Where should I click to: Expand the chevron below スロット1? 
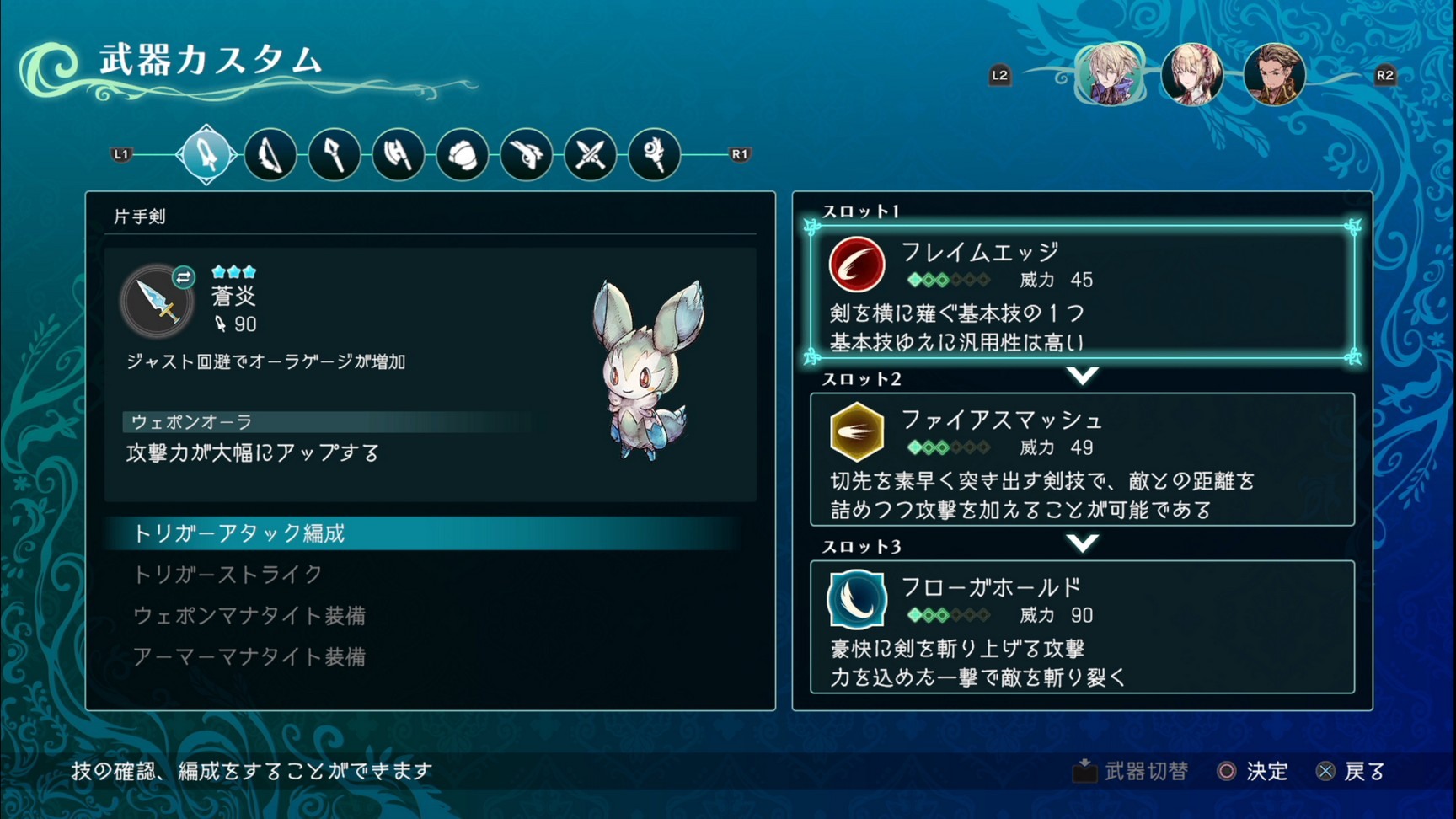point(1084,377)
